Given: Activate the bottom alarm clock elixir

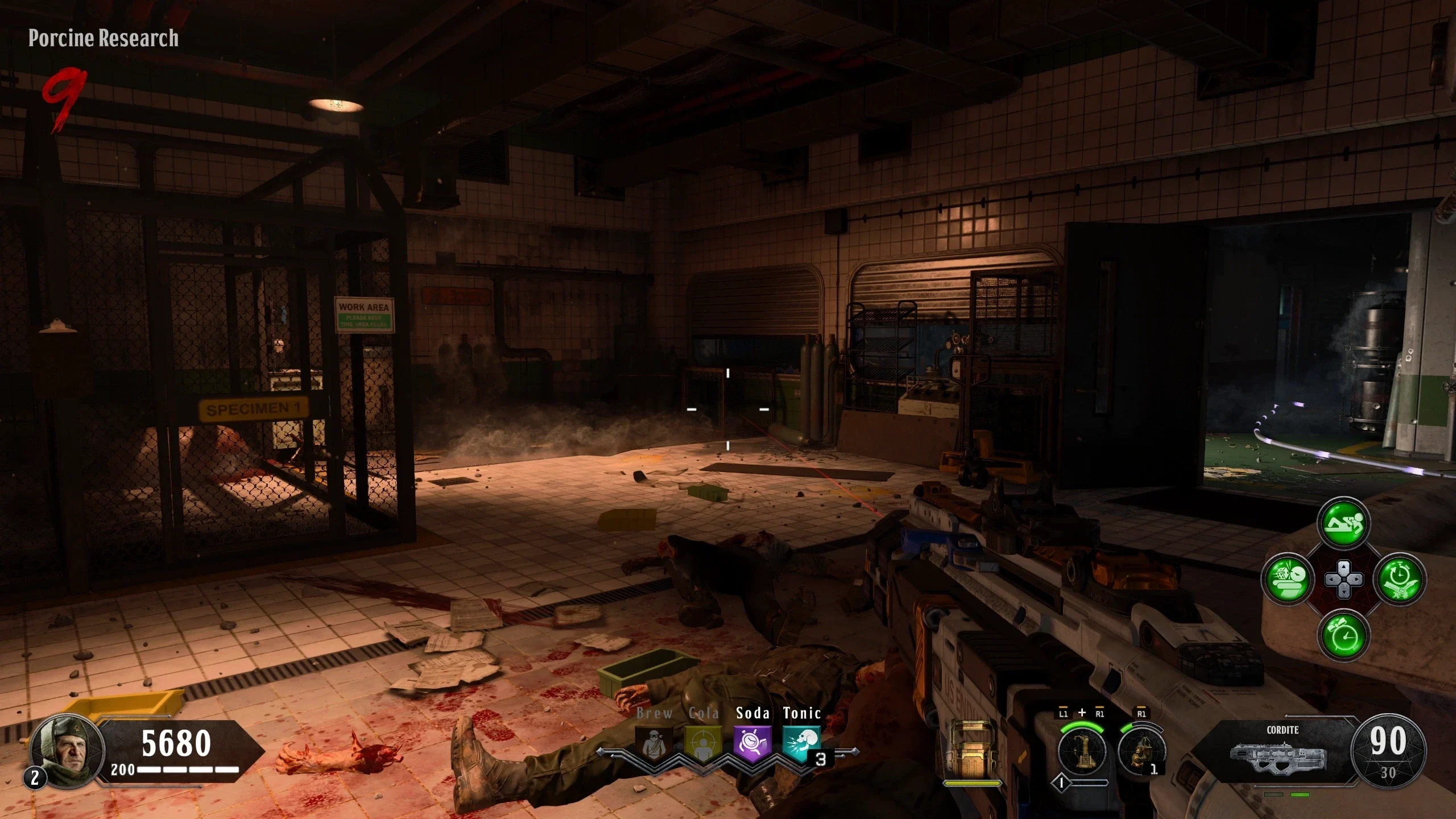Looking at the screenshot, I should pos(1343,635).
